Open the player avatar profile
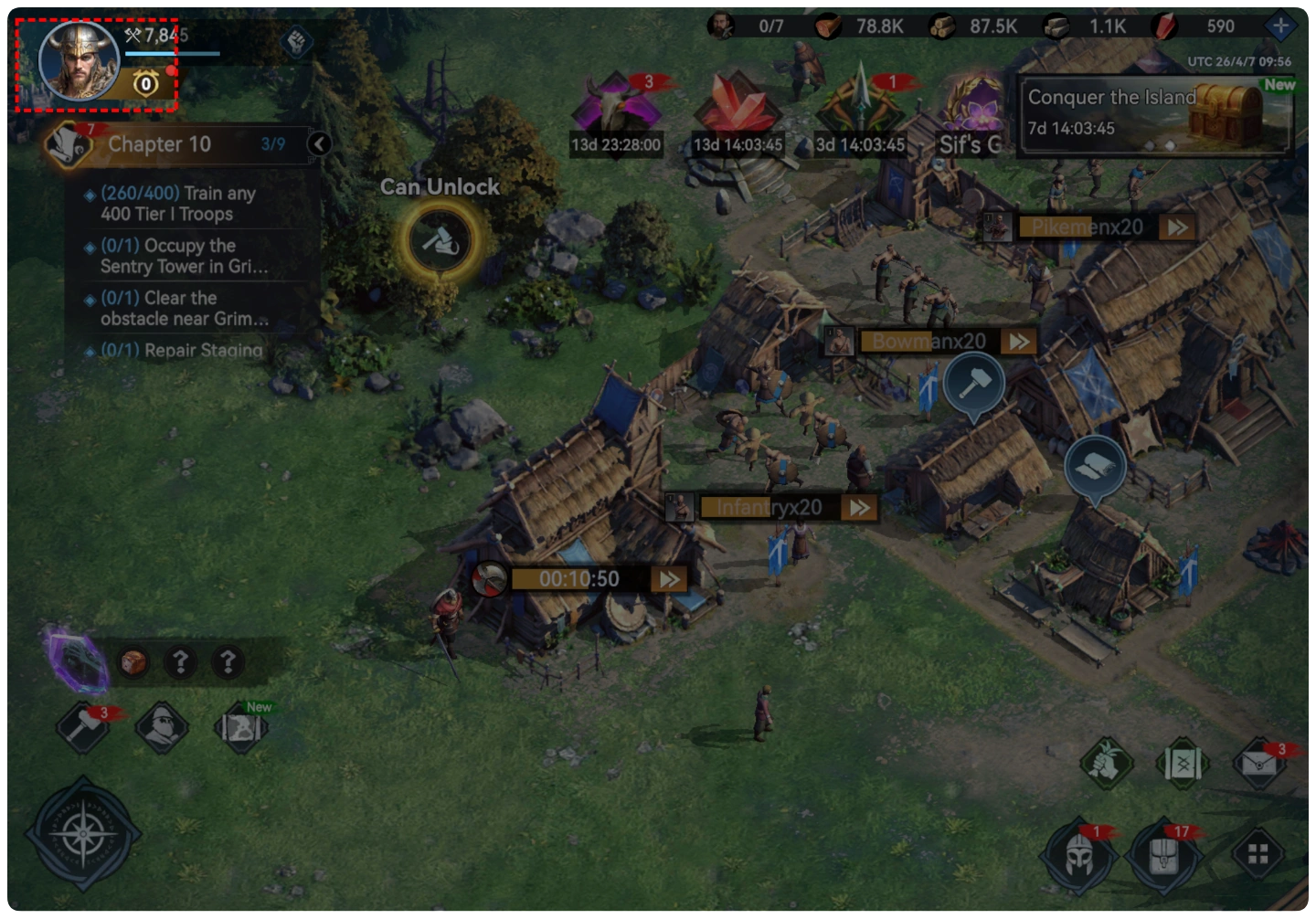 (x=80, y=61)
